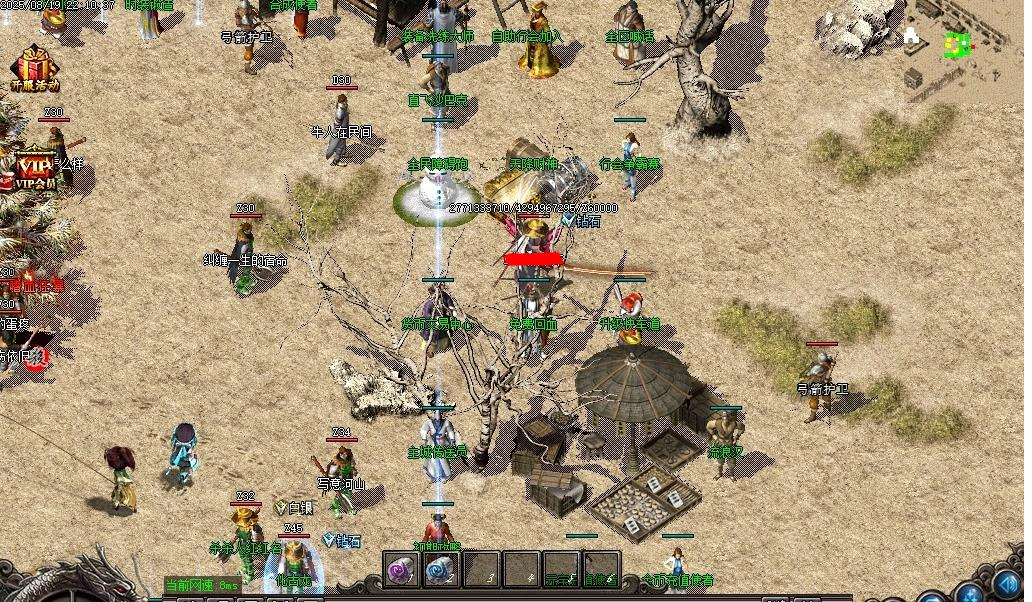Open the 开服活动 gift box event
This screenshot has height=602, width=1032.
[x=34, y=69]
